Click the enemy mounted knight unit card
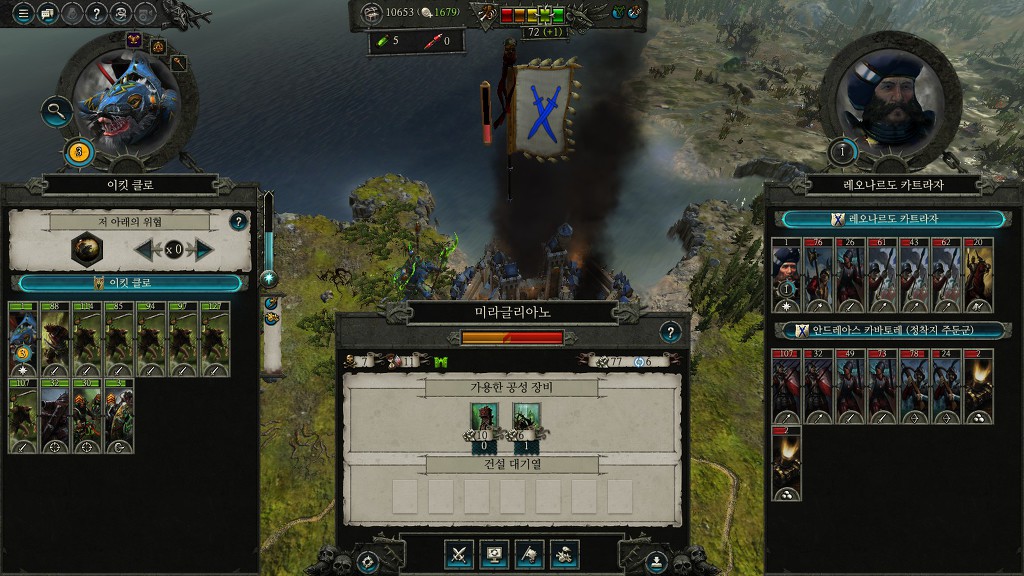 [978, 274]
